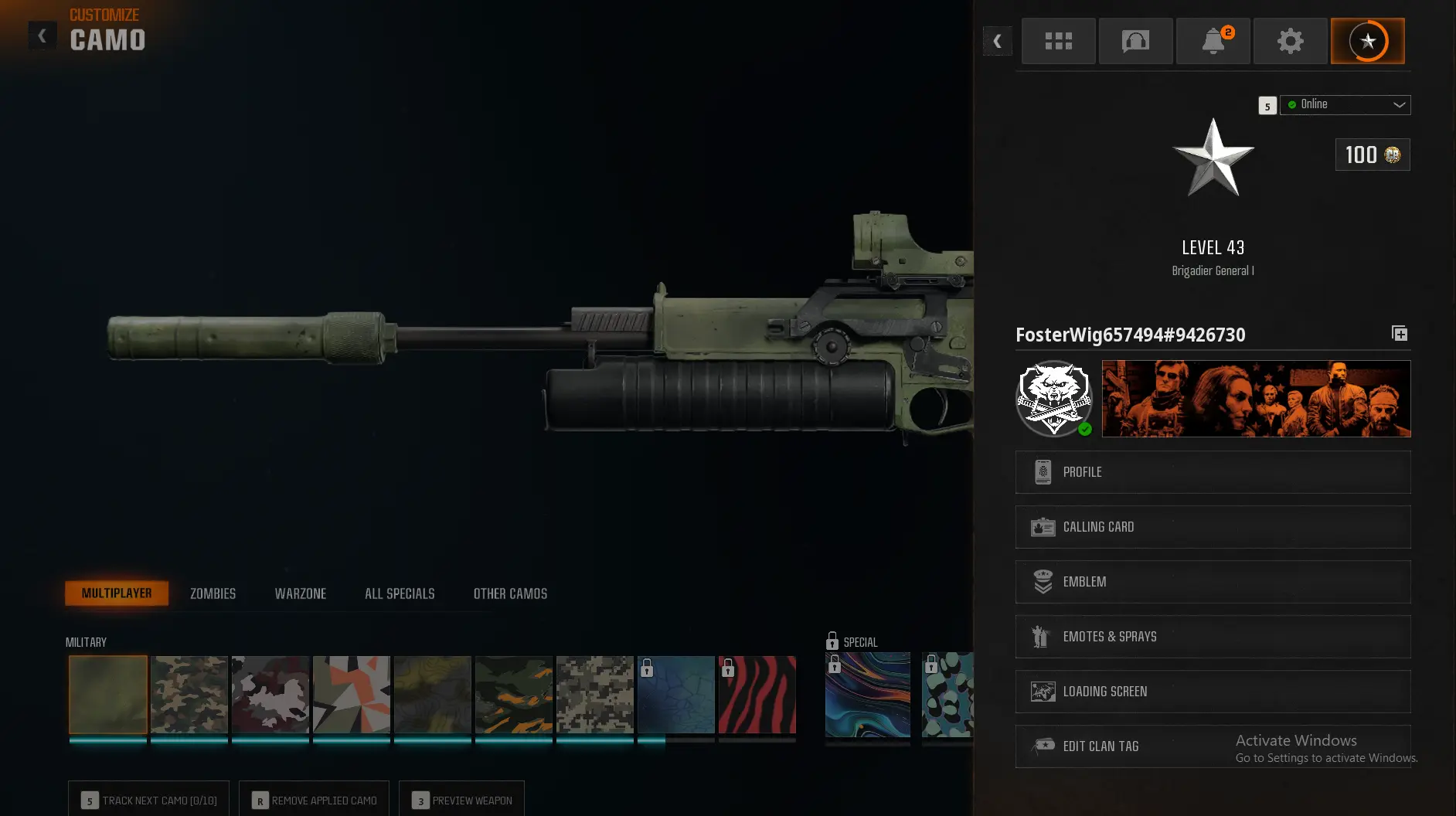Click the camo unlock progress bar
The width and height of the screenshot is (1456, 816).
[x=108, y=741]
